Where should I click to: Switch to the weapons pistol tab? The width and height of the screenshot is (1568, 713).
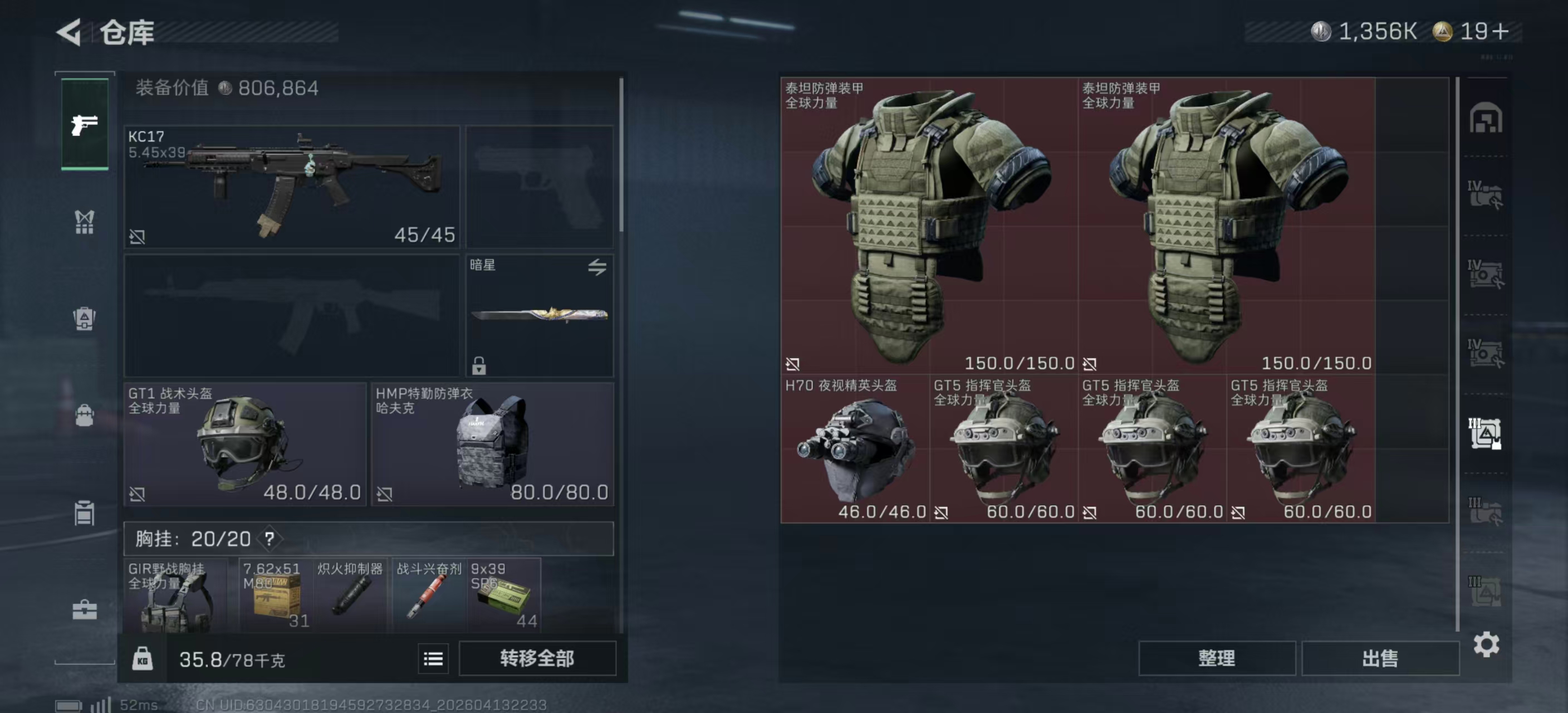click(85, 125)
